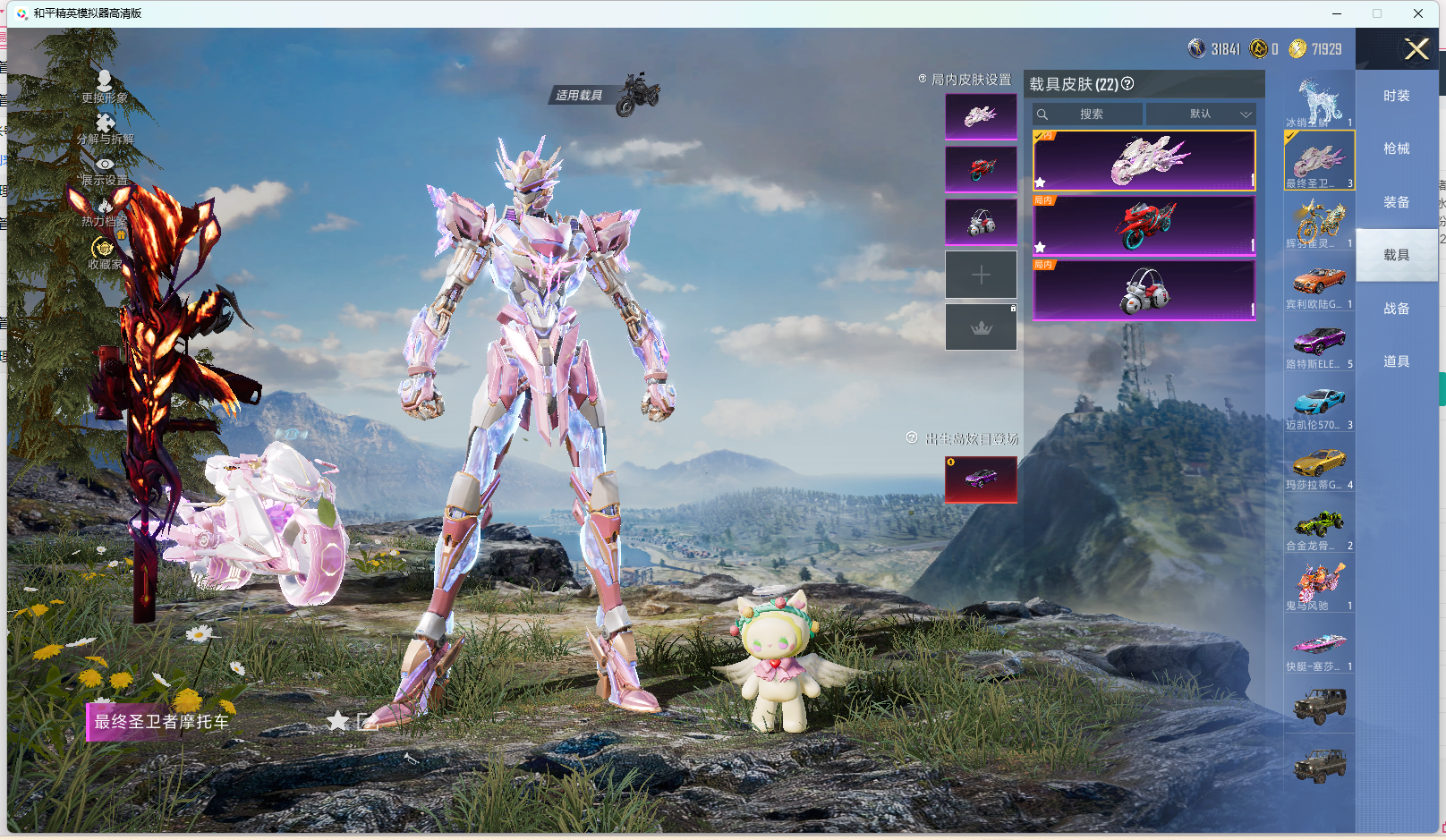This screenshot has width=1446, height=840.
Task: Select the 装备 equipment tab
Action: [1396, 202]
